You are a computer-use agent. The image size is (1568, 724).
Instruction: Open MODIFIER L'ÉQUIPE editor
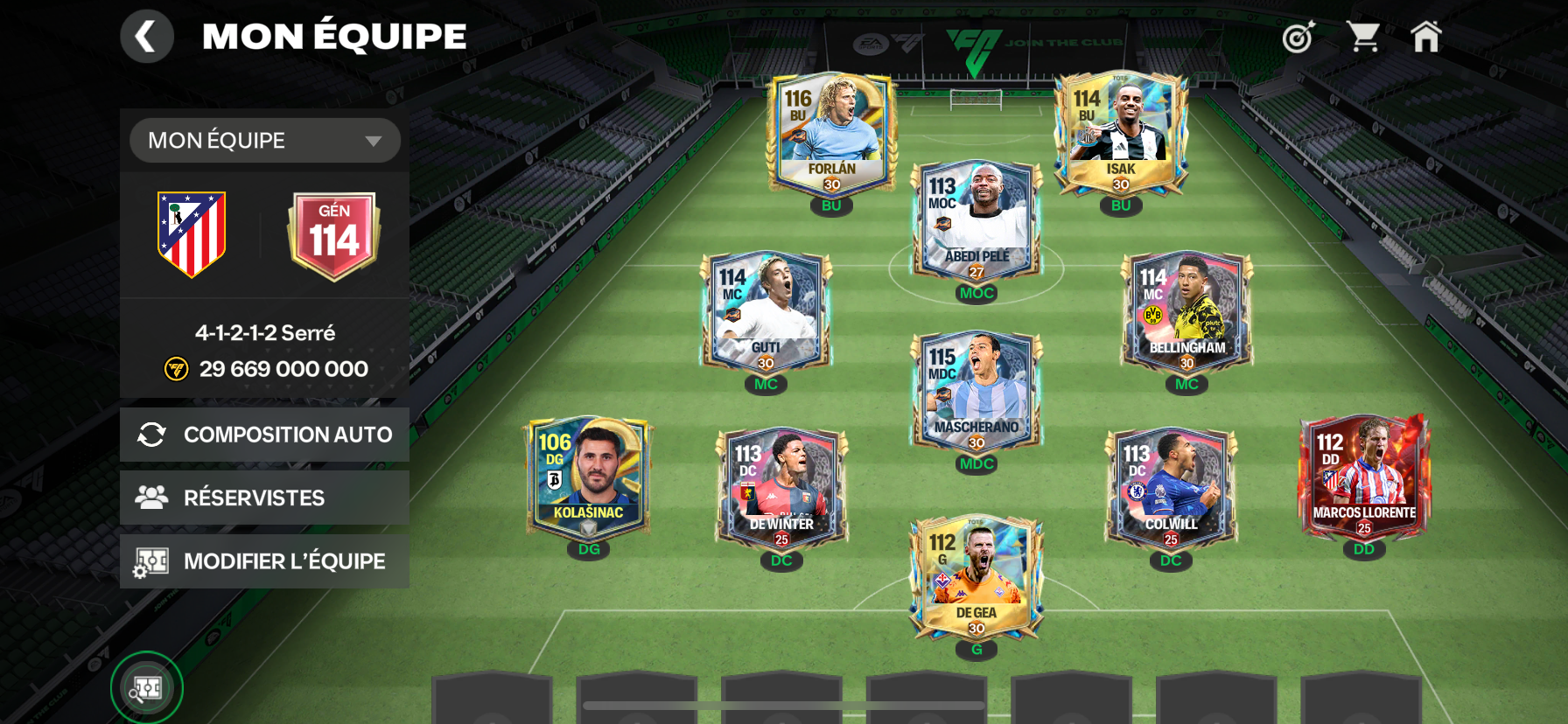click(x=264, y=560)
